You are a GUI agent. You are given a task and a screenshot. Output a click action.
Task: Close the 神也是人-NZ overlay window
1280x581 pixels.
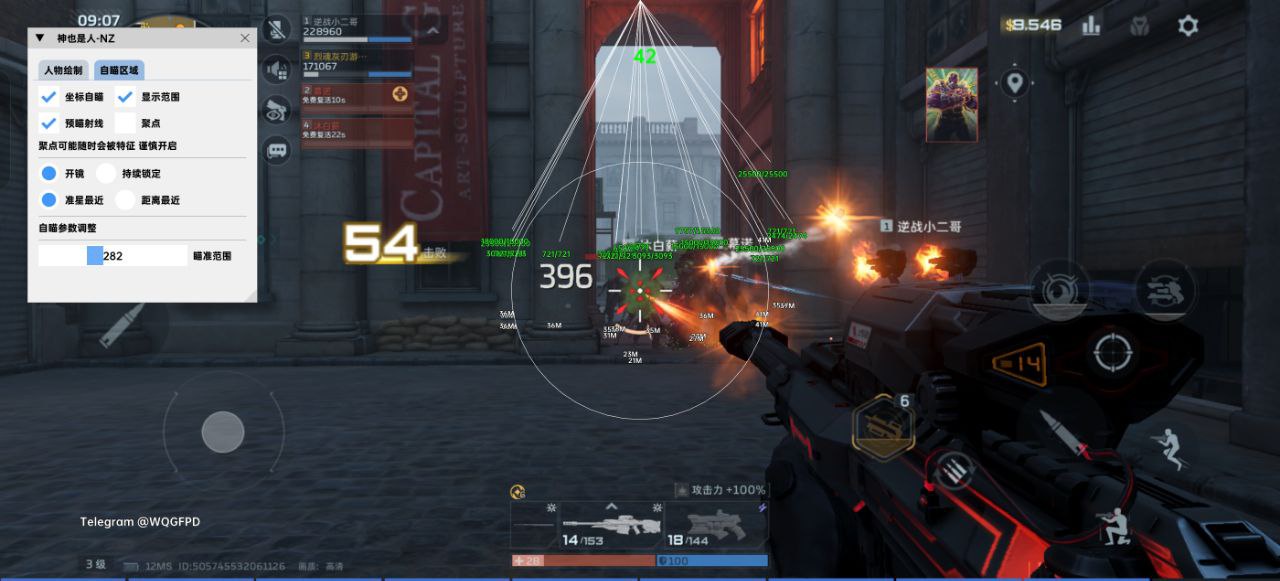click(245, 38)
